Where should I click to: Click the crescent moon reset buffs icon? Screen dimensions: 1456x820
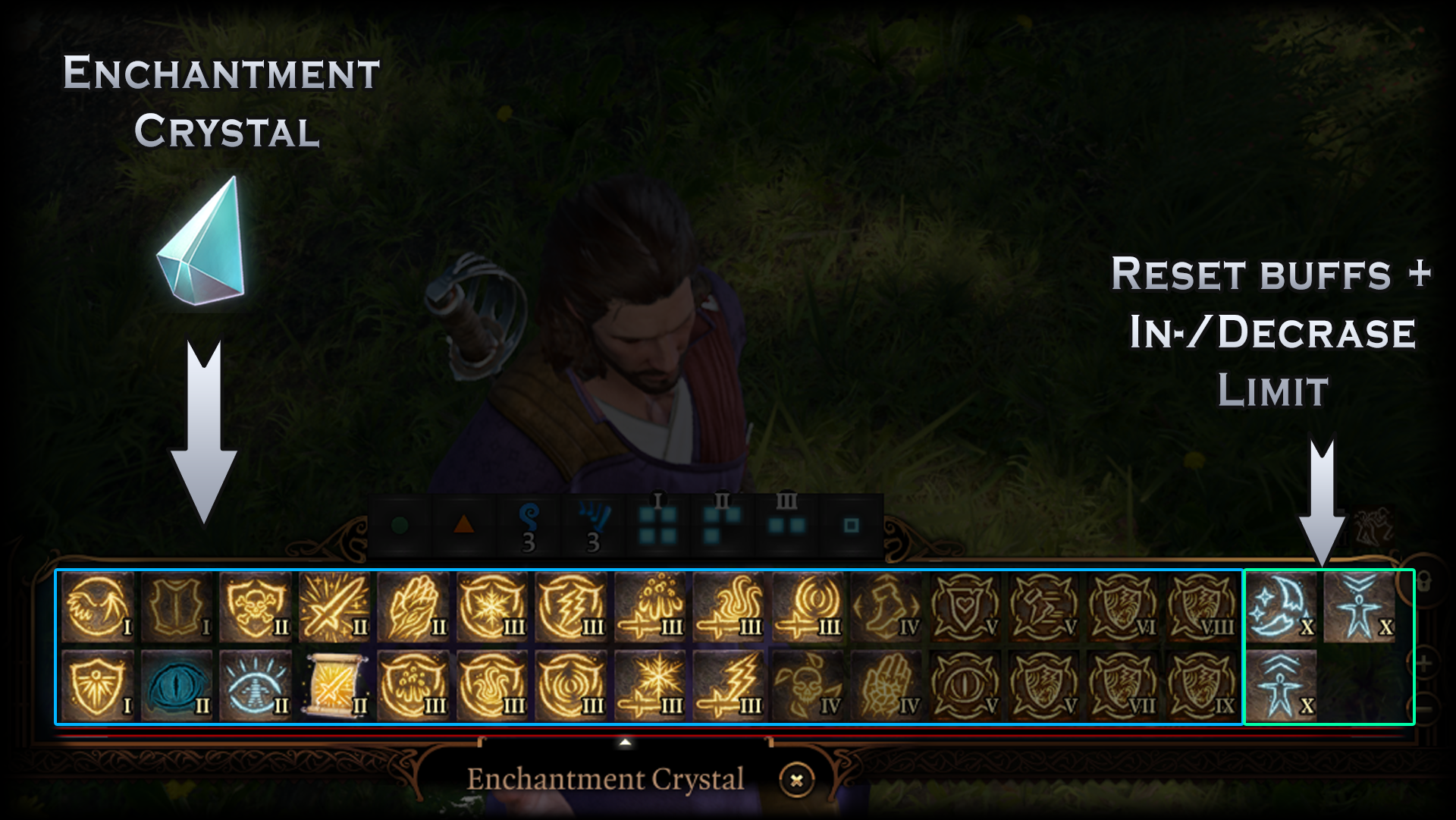tap(1280, 607)
